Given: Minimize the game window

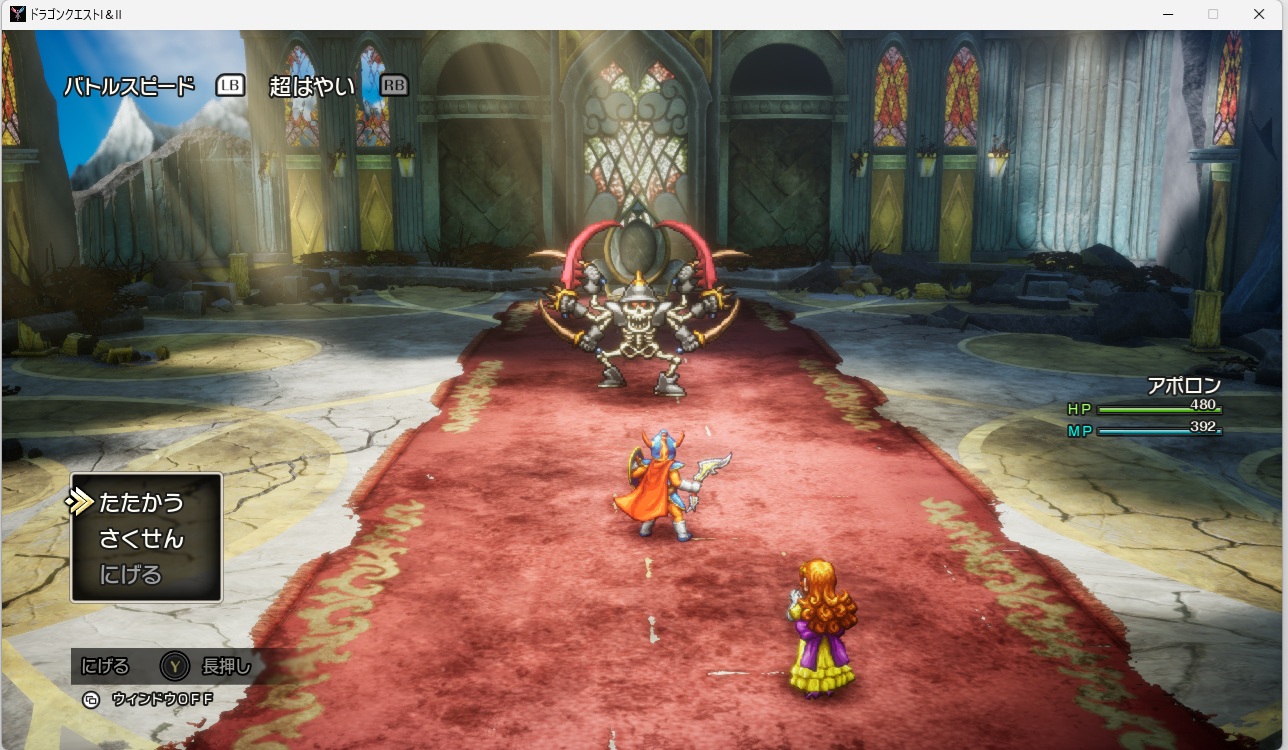Looking at the screenshot, I should 1167,14.
